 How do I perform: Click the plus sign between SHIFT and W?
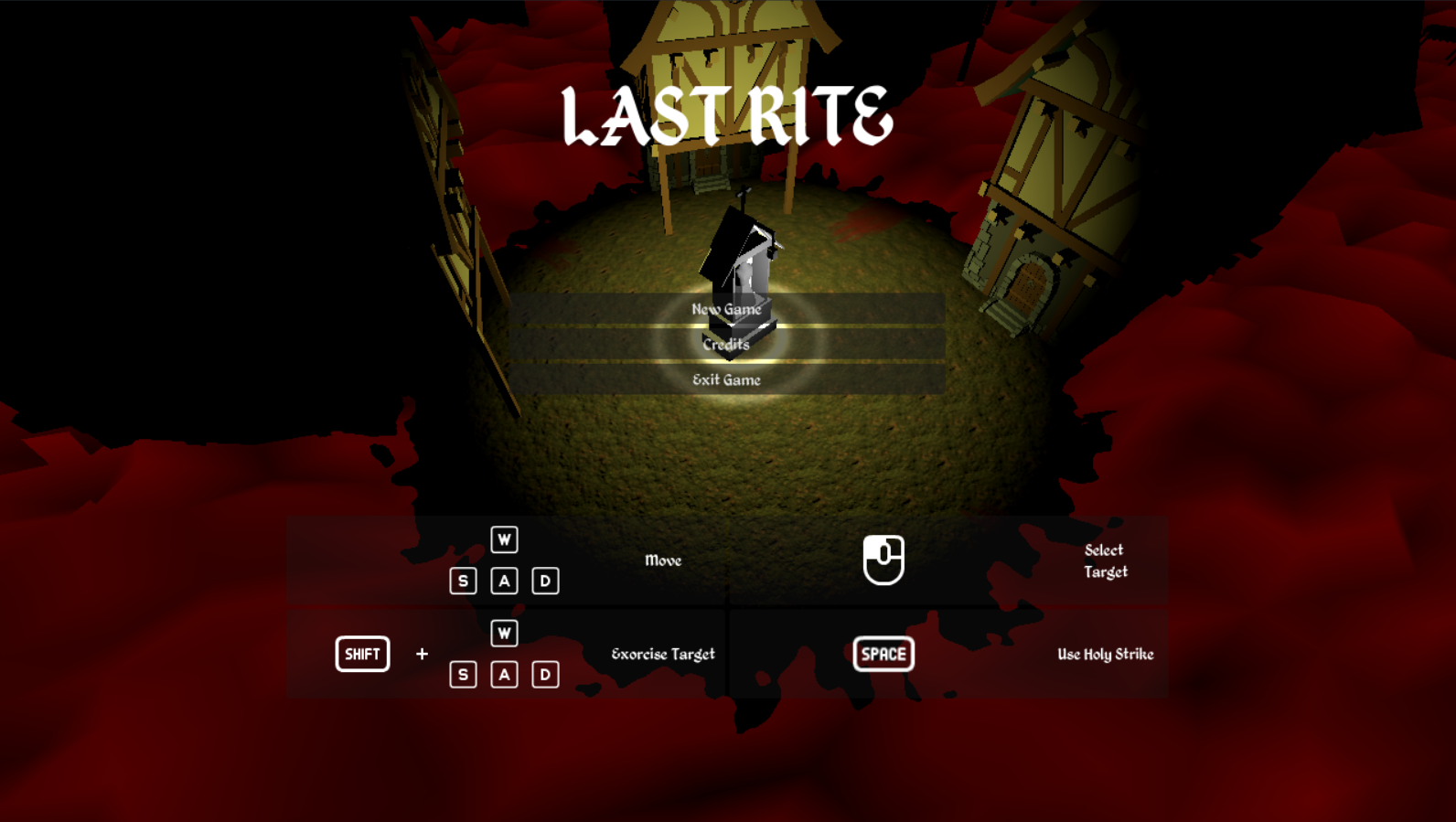[x=422, y=654]
